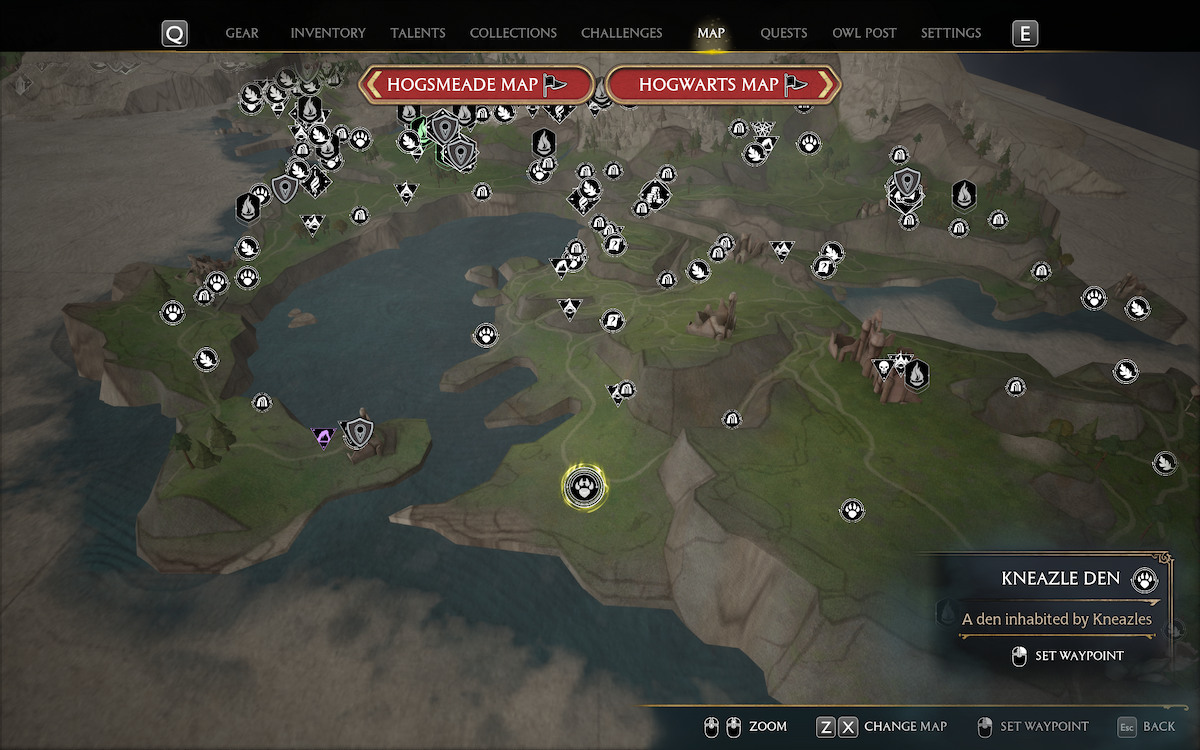This screenshot has width=1200, height=750.
Task: Select the Map tab
Action: click(711, 33)
